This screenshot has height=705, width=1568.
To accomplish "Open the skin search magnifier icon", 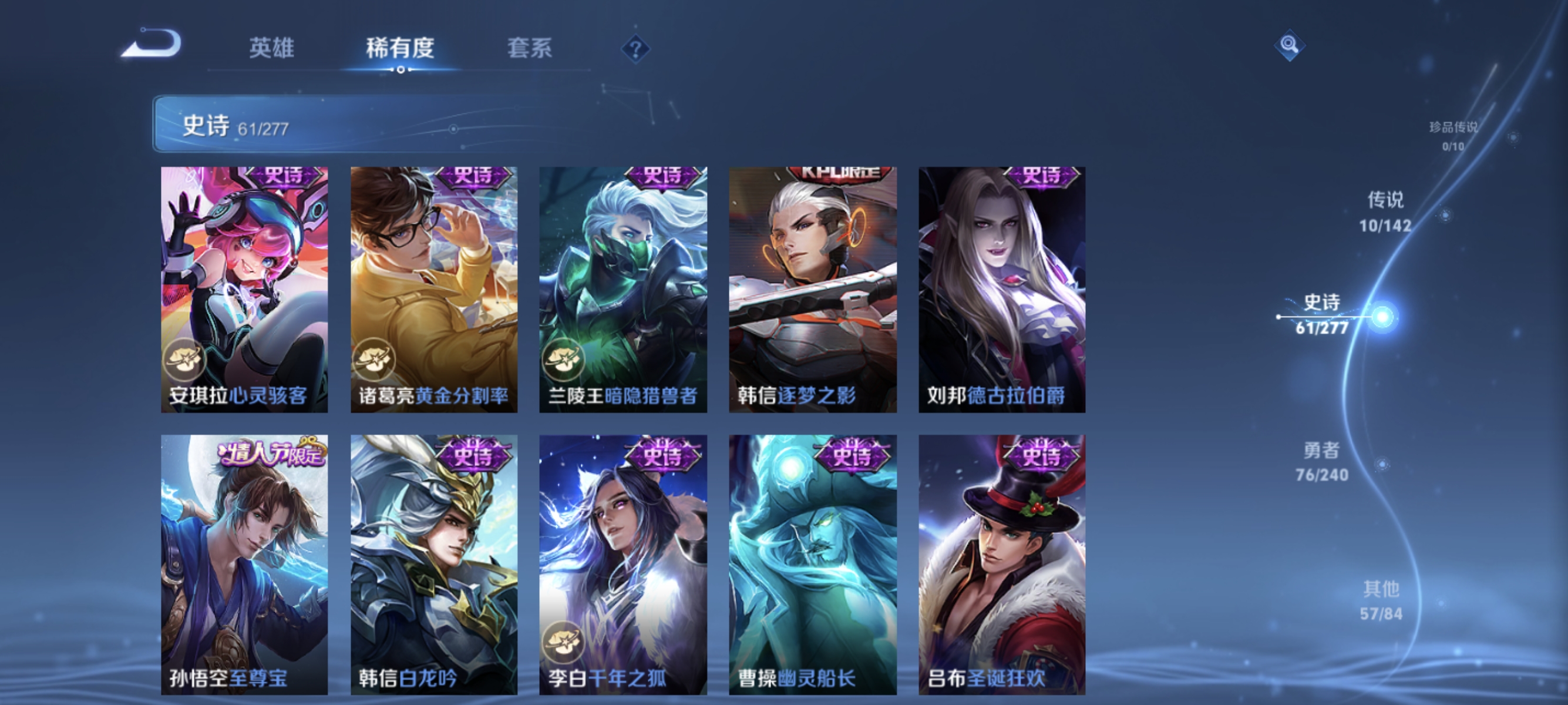I will click(1290, 45).
